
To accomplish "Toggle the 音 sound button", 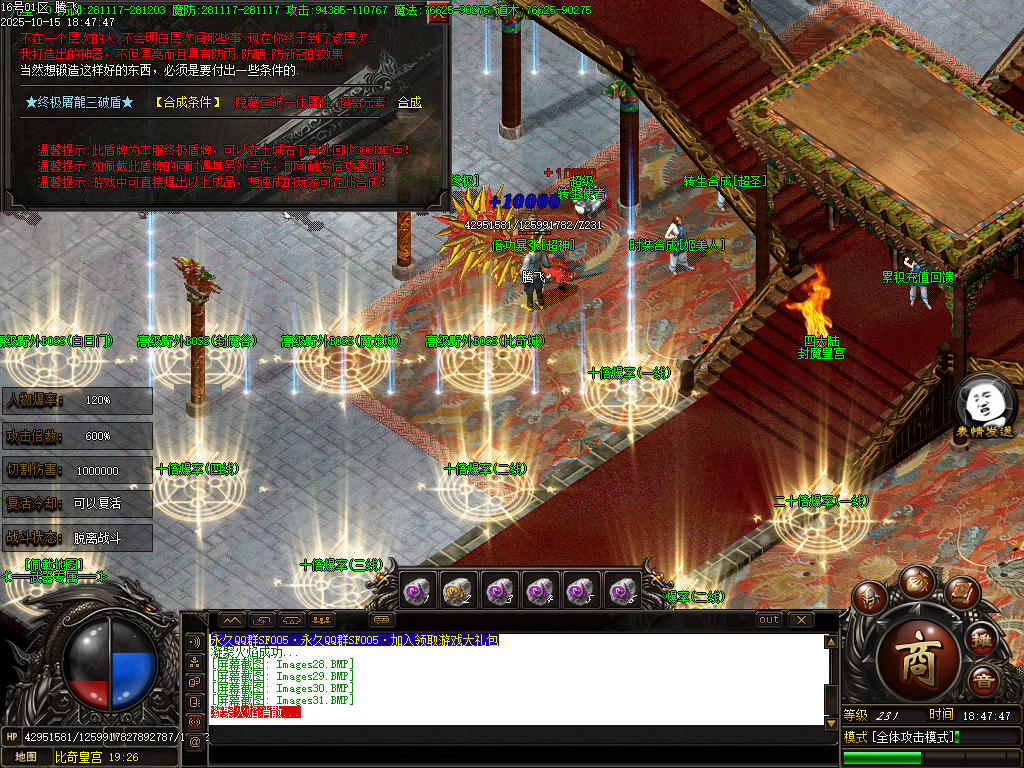I will point(983,679).
